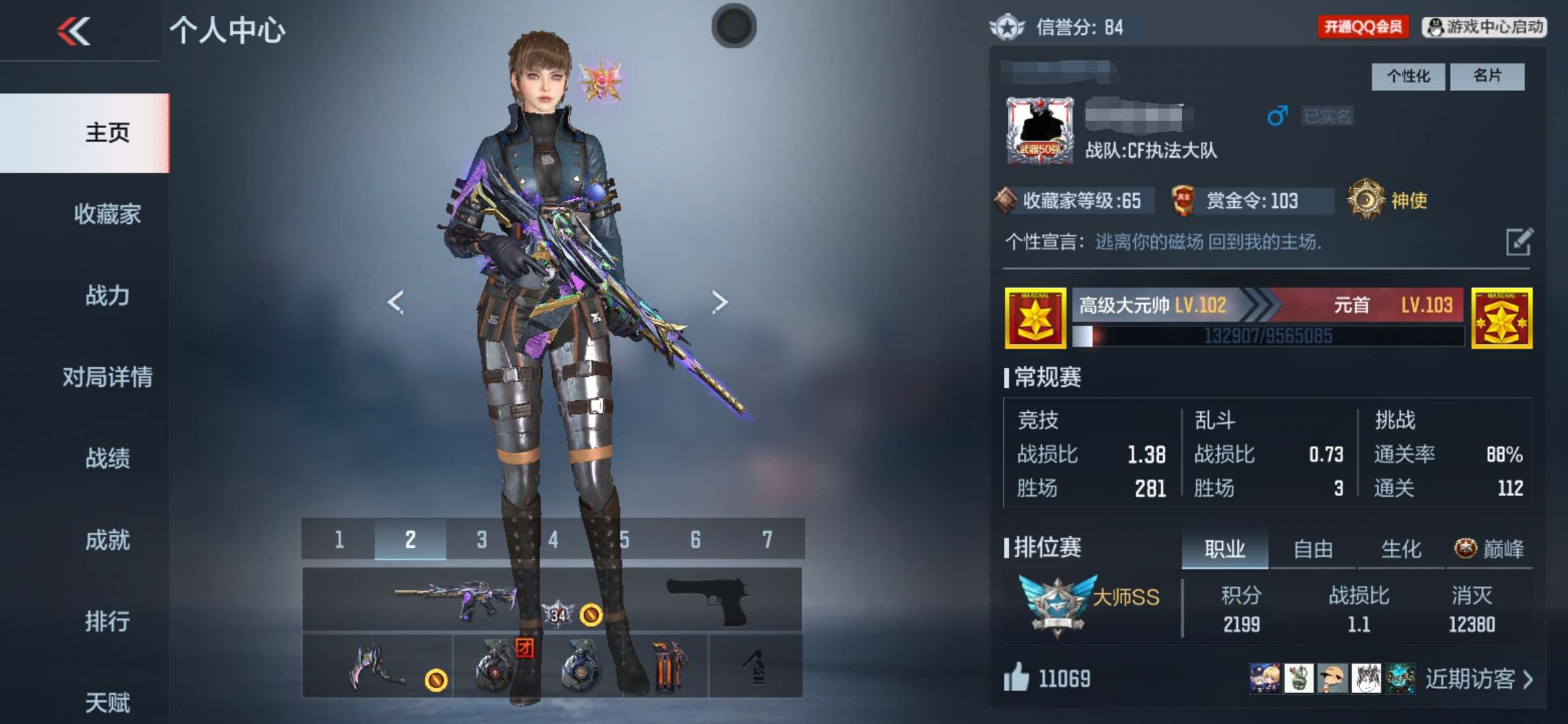Select loadout bag number 6
The width and height of the screenshot is (1568, 724).
pos(696,540)
